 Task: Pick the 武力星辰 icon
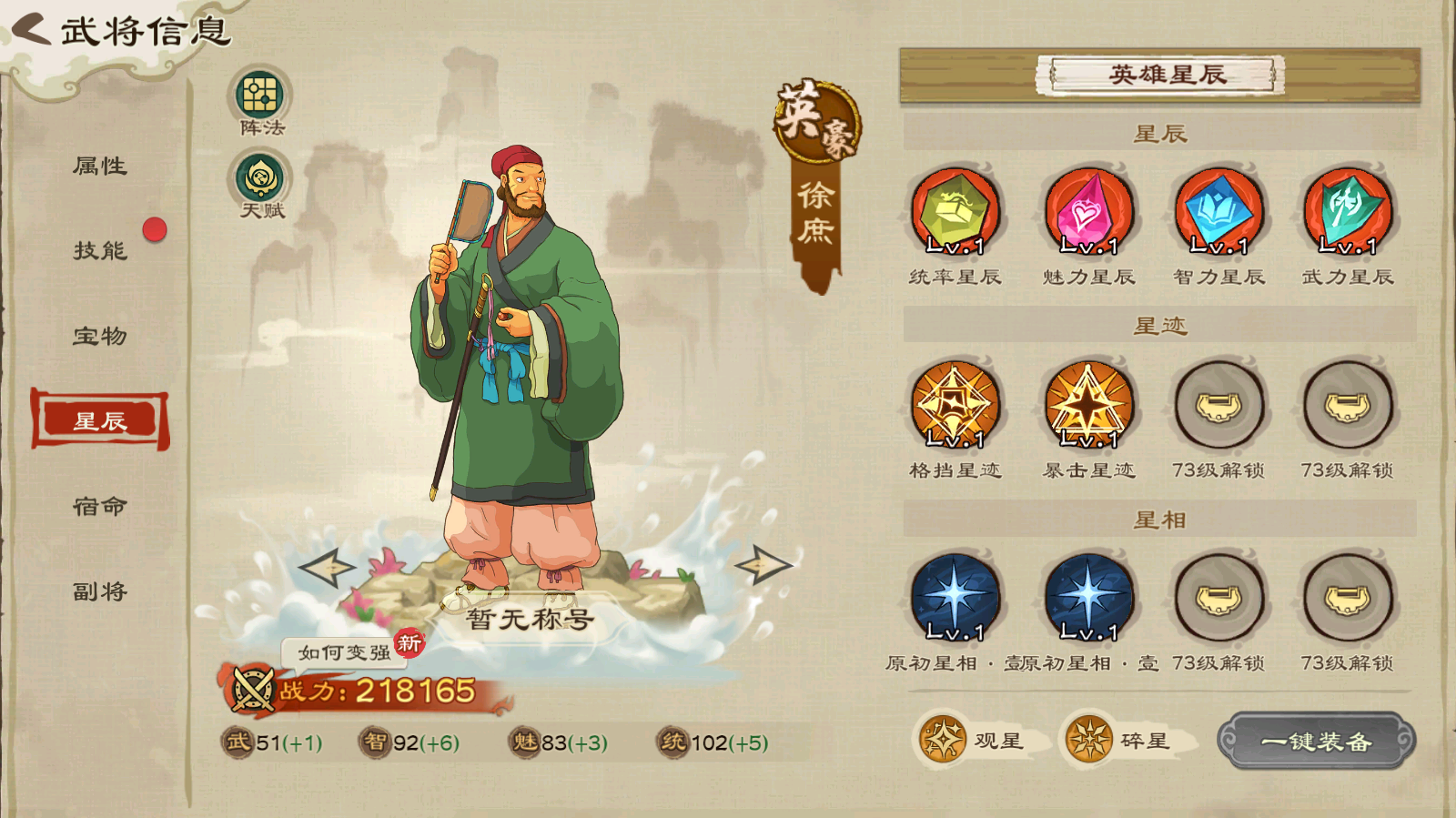(x=1348, y=212)
